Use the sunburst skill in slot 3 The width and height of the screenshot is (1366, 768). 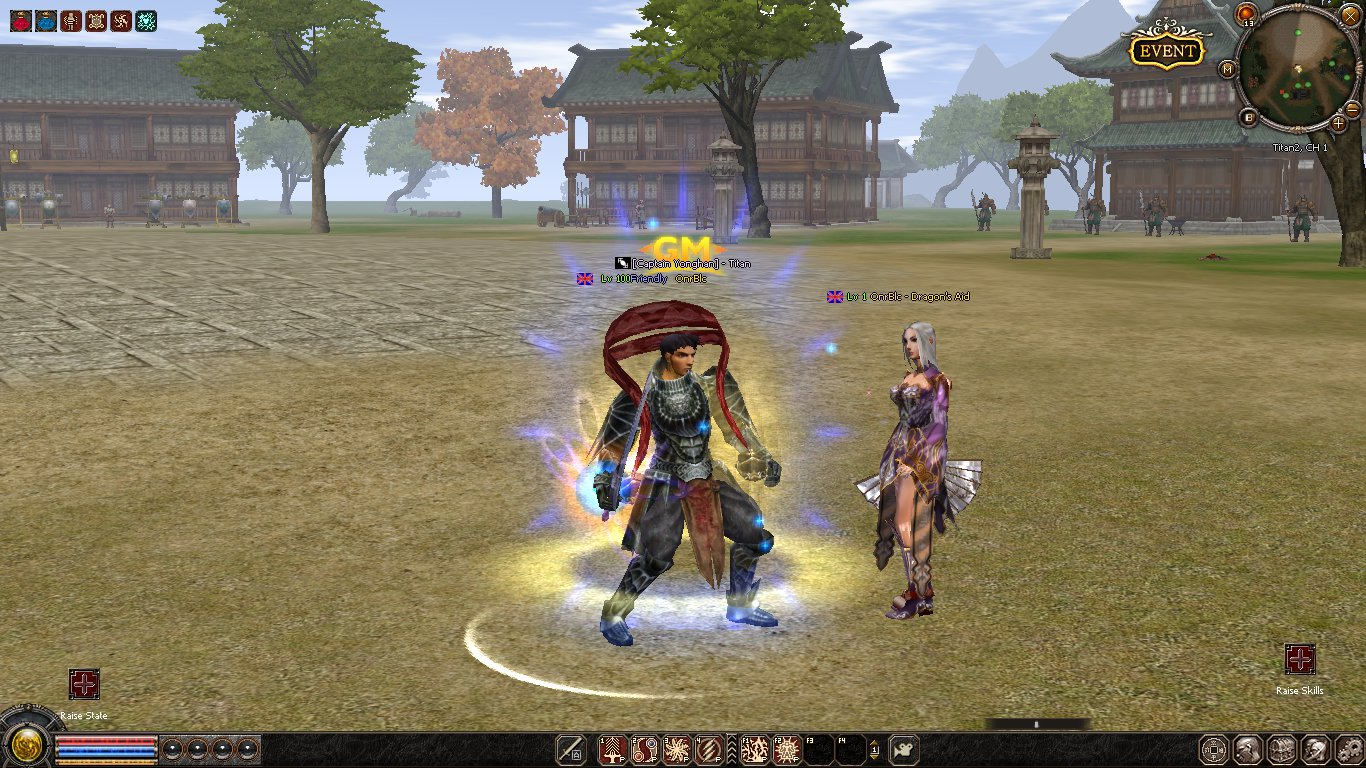pyautogui.click(x=678, y=749)
